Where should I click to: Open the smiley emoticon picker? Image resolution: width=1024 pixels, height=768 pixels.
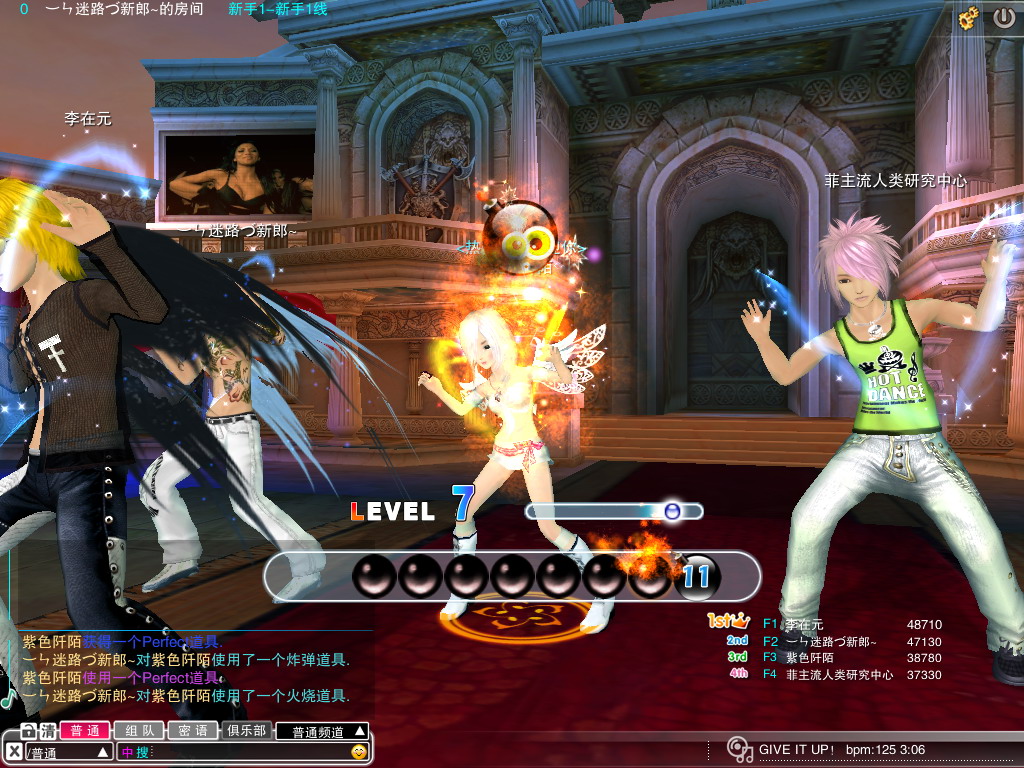tap(359, 752)
